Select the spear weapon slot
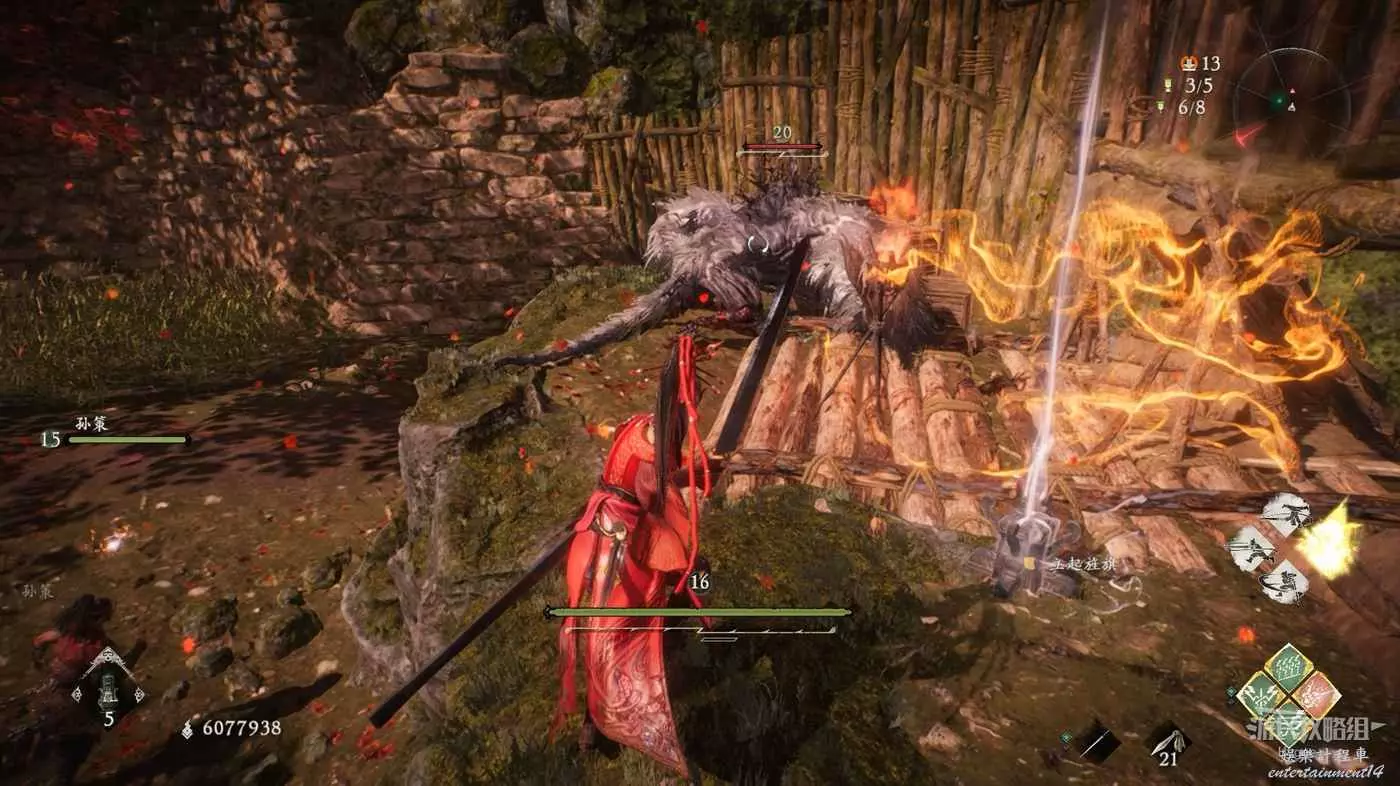 coord(1096,742)
